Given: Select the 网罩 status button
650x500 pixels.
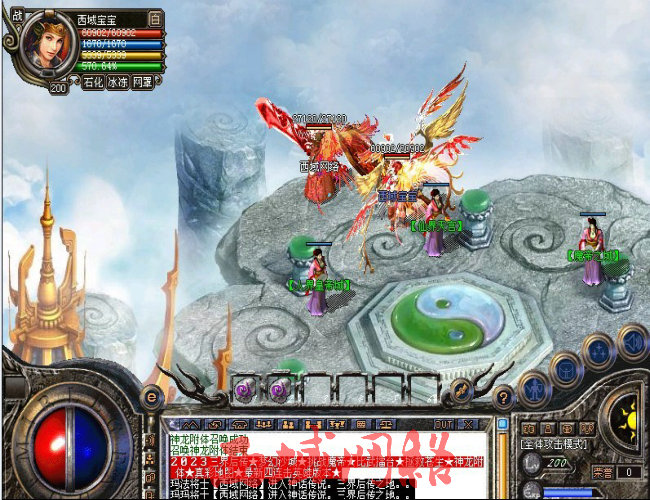Looking at the screenshot, I should coord(146,82).
